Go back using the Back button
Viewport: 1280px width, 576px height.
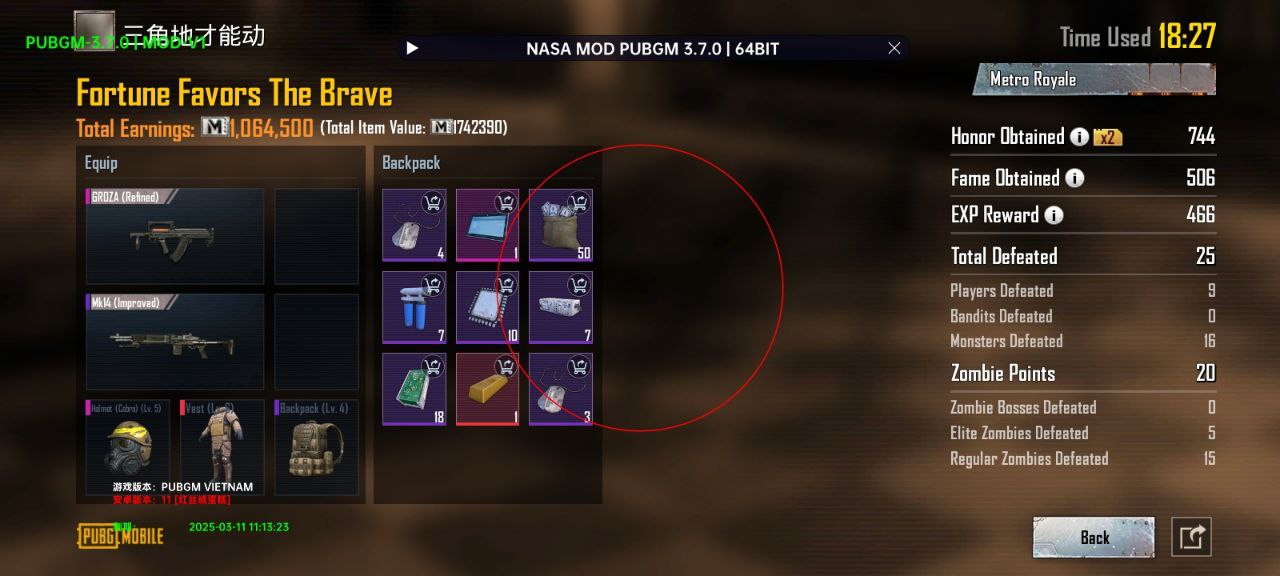tap(1093, 537)
